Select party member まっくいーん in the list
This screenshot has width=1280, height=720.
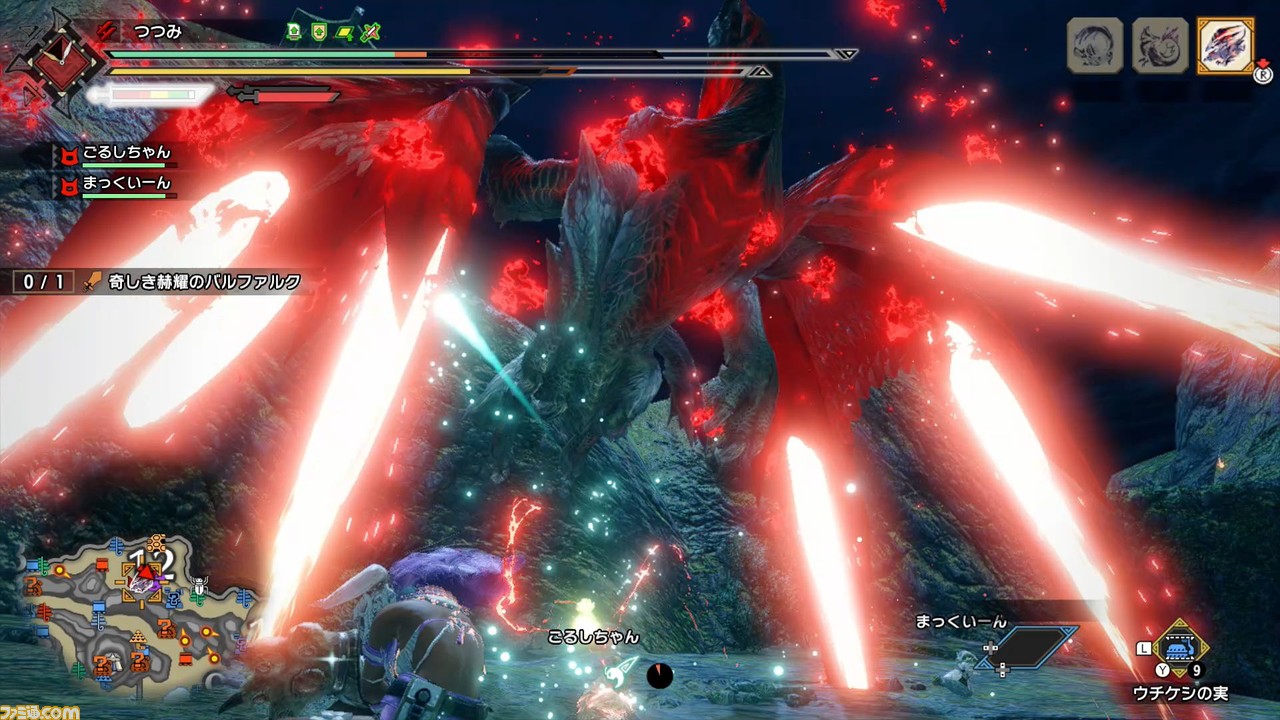coord(126,184)
